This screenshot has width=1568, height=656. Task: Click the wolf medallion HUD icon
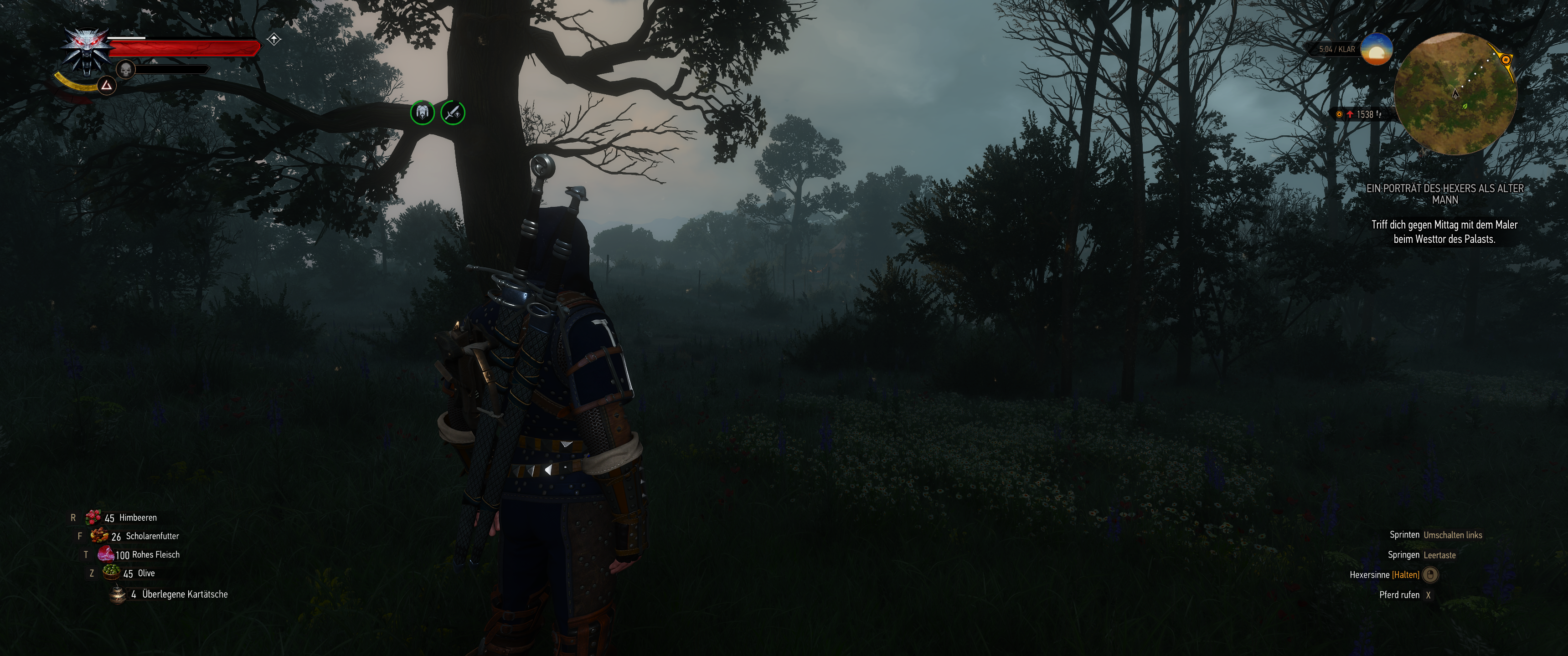(88, 52)
